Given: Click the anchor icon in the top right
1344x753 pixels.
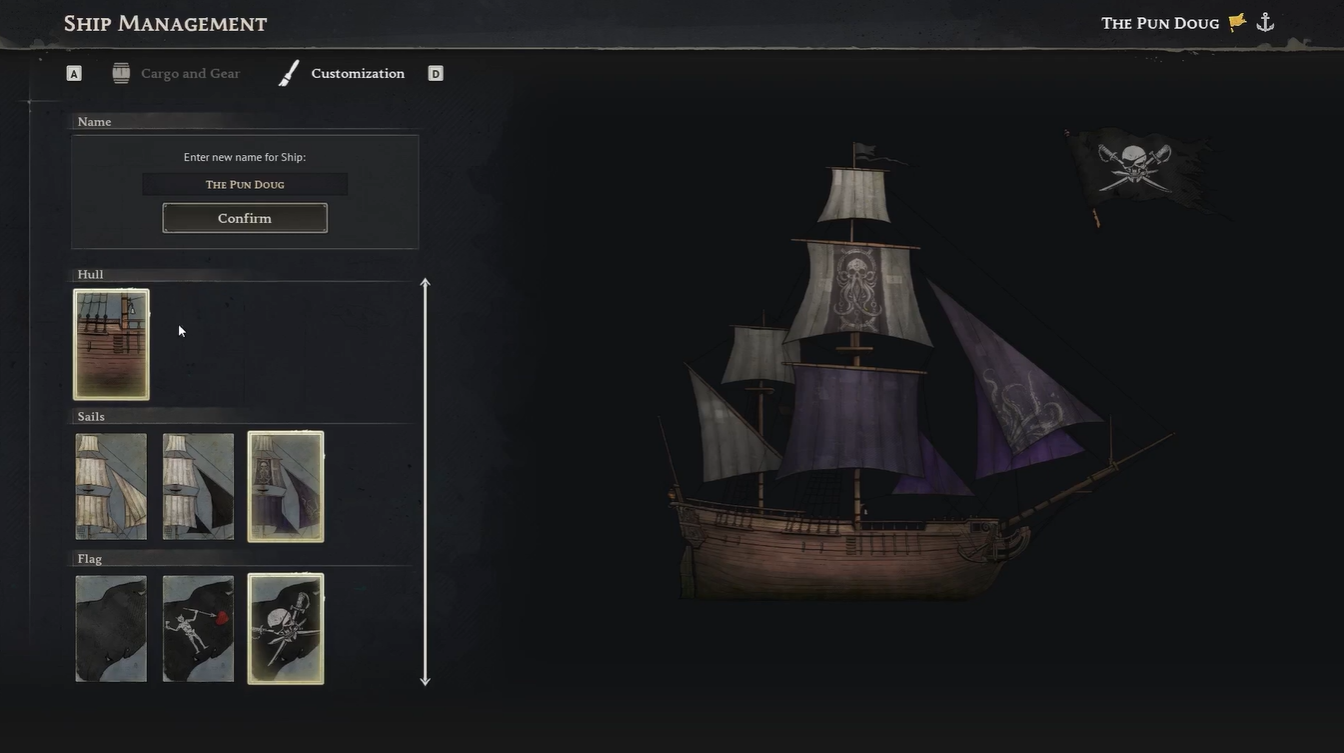Looking at the screenshot, I should [1265, 21].
